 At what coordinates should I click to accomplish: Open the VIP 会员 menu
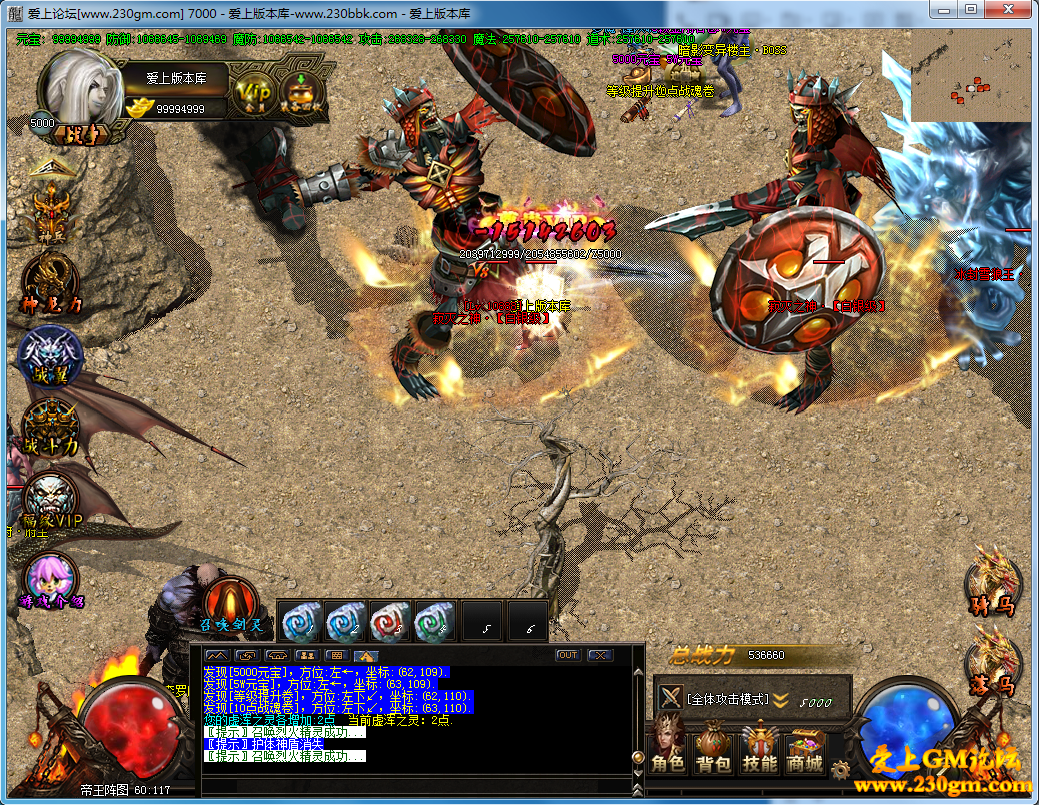(x=253, y=93)
